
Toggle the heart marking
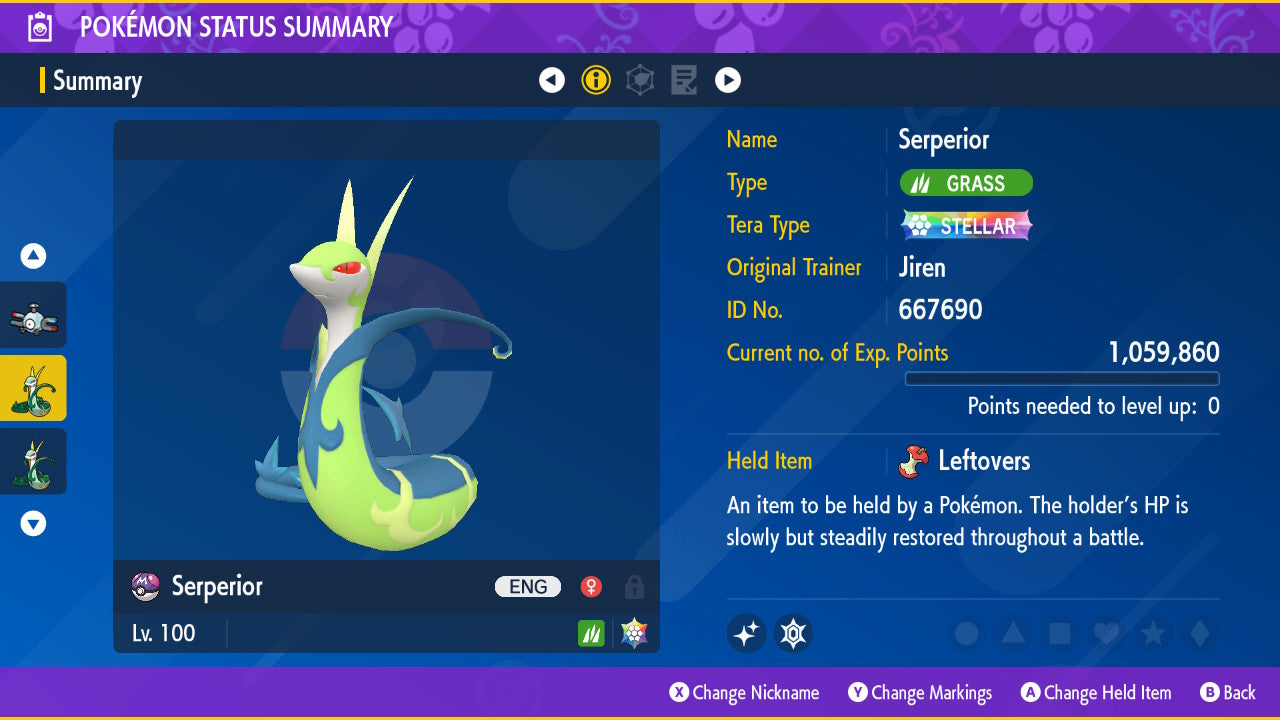(1106, 633)
